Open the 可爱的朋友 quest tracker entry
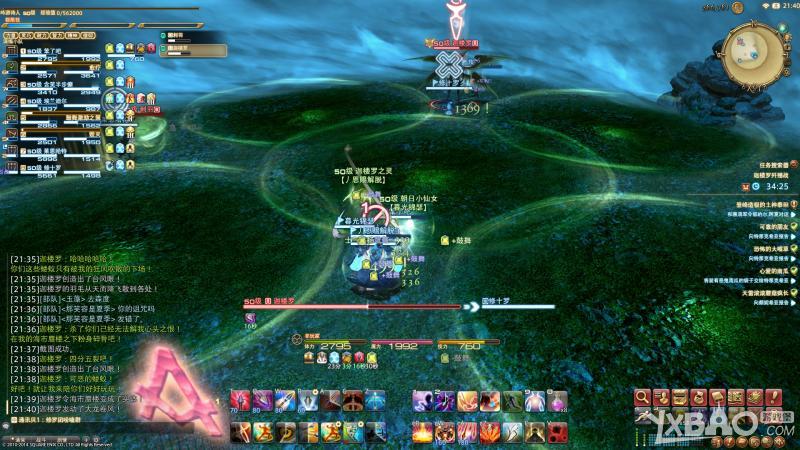The height and width of the screenshot is (450, 800). 767,227
